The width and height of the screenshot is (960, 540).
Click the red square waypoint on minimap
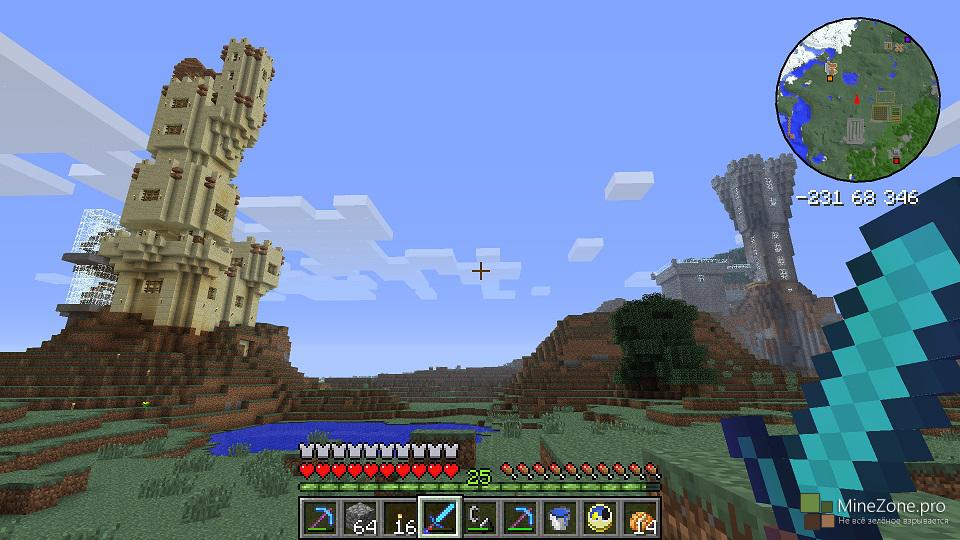click(896, 160)
